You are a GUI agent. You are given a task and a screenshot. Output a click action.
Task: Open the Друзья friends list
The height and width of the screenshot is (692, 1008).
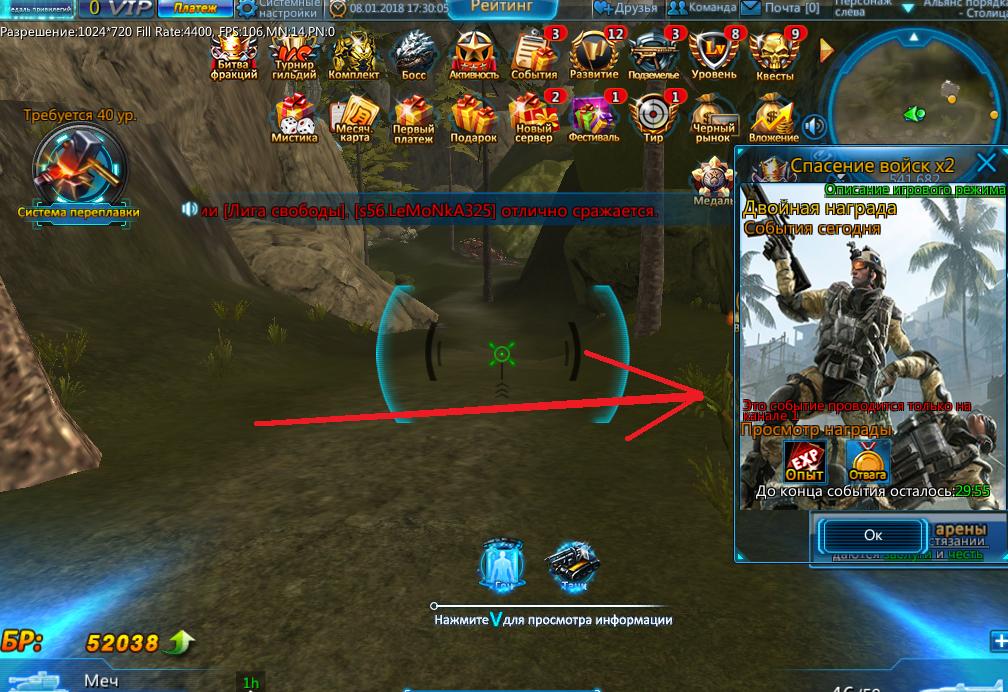(x=627, y=8)
